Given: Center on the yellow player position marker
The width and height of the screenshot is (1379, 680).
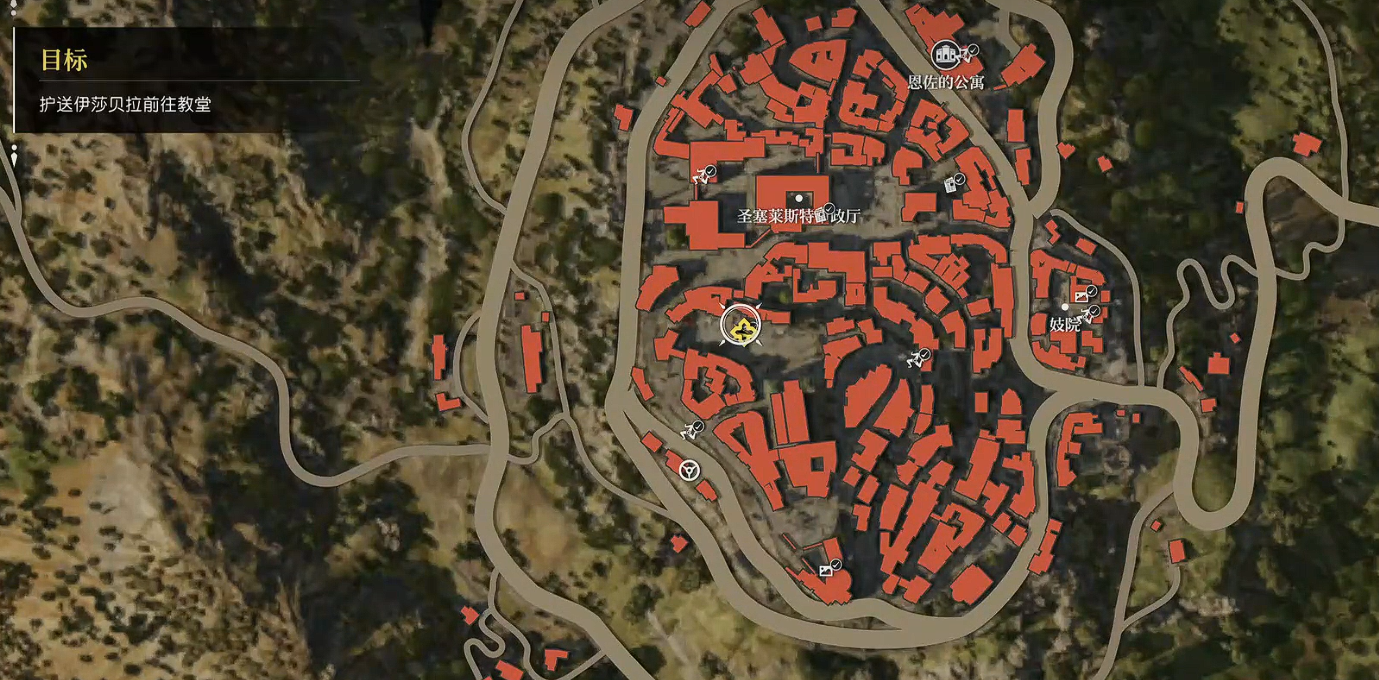Looking at the screenshot, I should (x=741, y=324).
